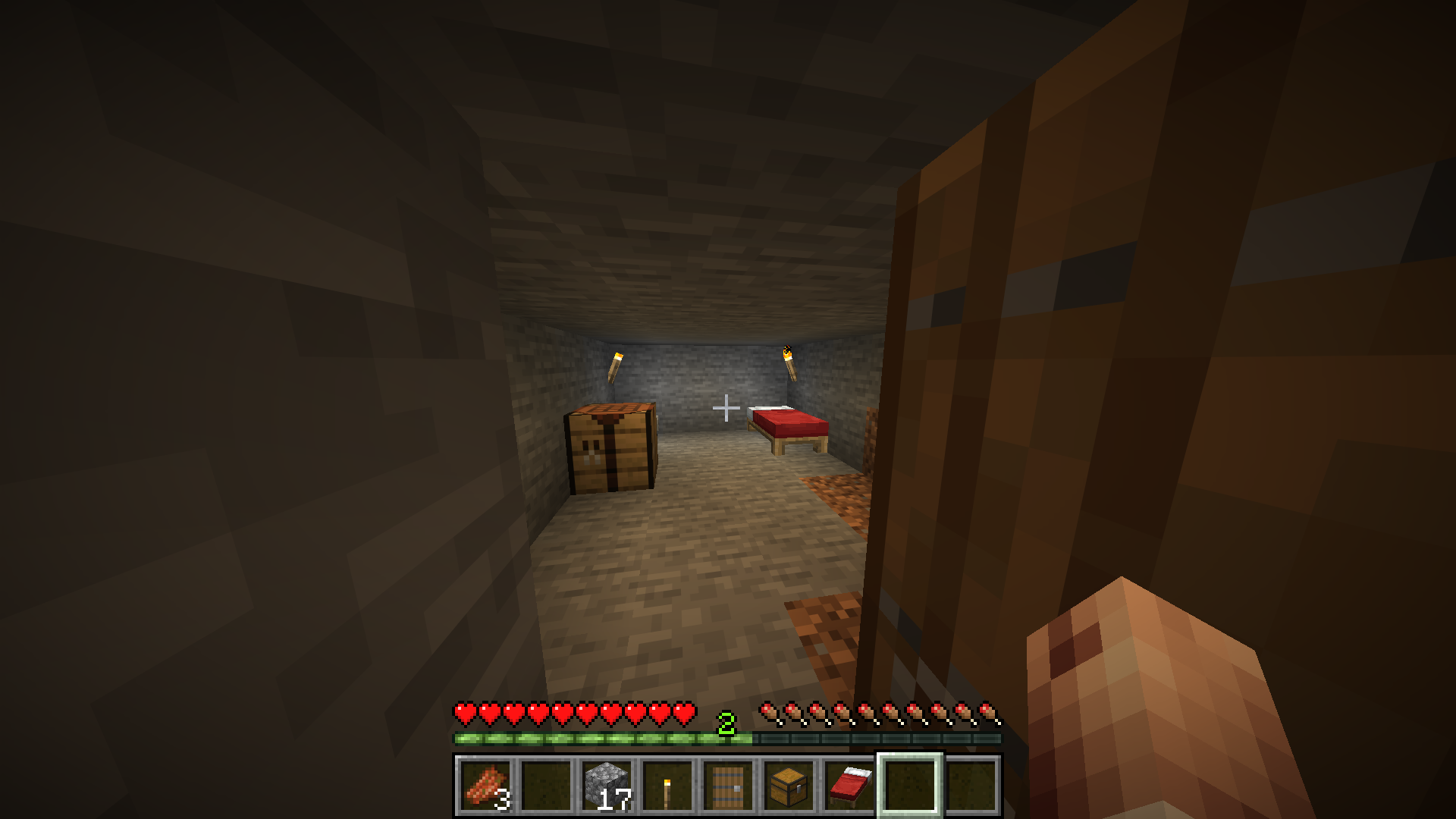Screen dimensions: 1456x819
Task: Select the raw porkchops in the hotbar
Action: 485,786
